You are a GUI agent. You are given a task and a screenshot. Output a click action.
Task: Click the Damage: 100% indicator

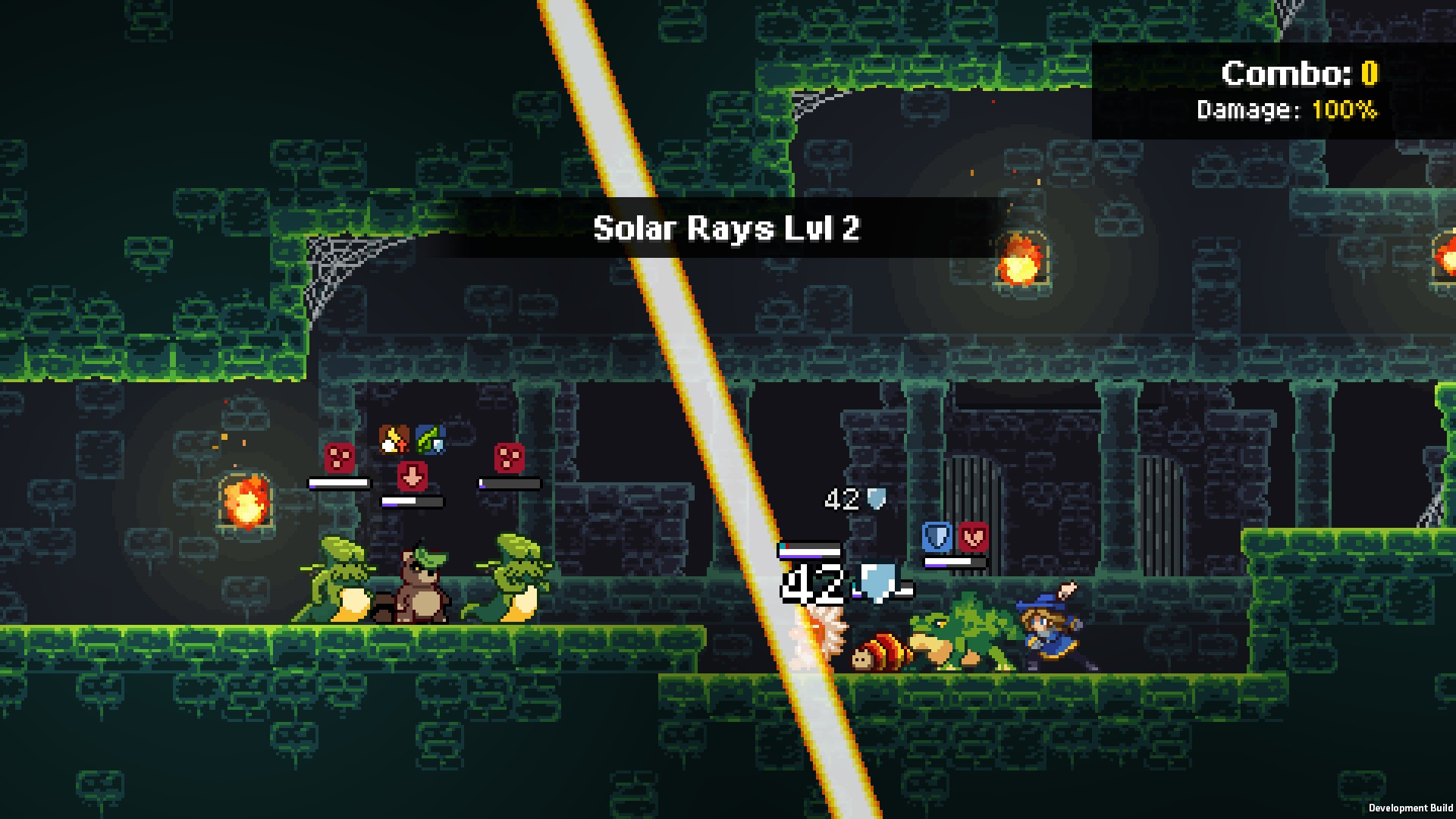[x=1288, y=109]
